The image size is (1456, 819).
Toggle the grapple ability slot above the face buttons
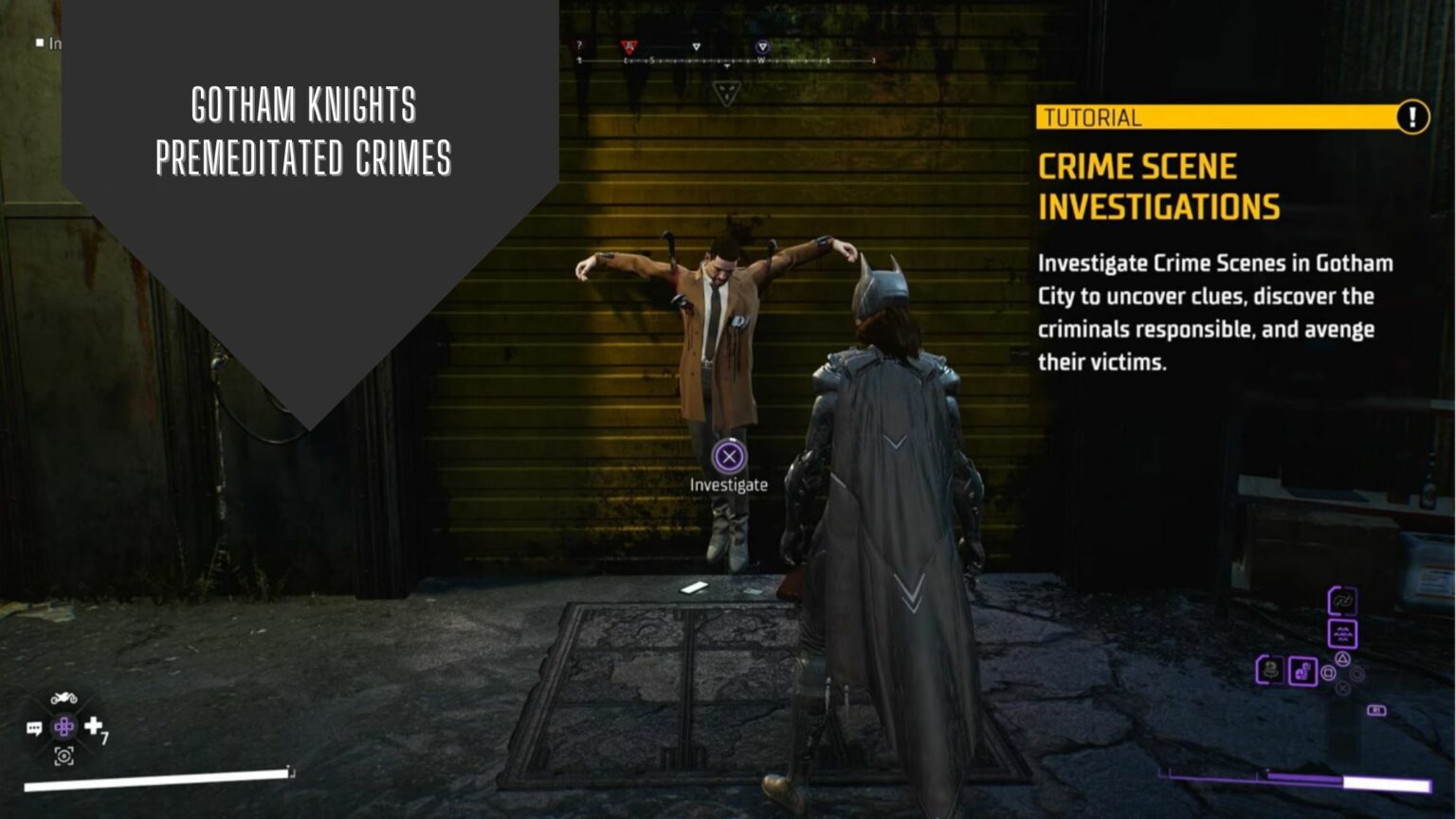[x=1343, y=633]
